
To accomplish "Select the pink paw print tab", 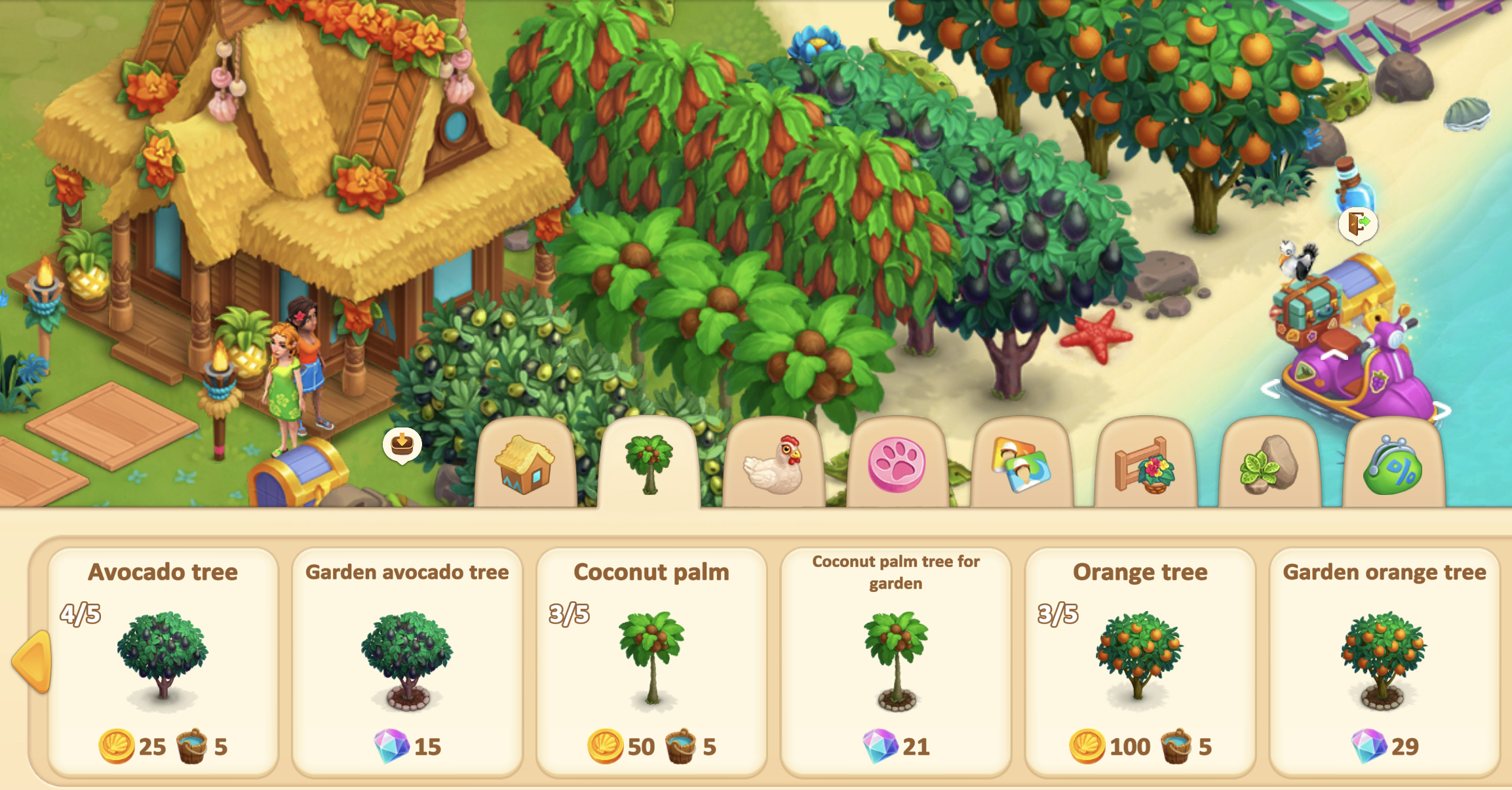I will point(897,465).
